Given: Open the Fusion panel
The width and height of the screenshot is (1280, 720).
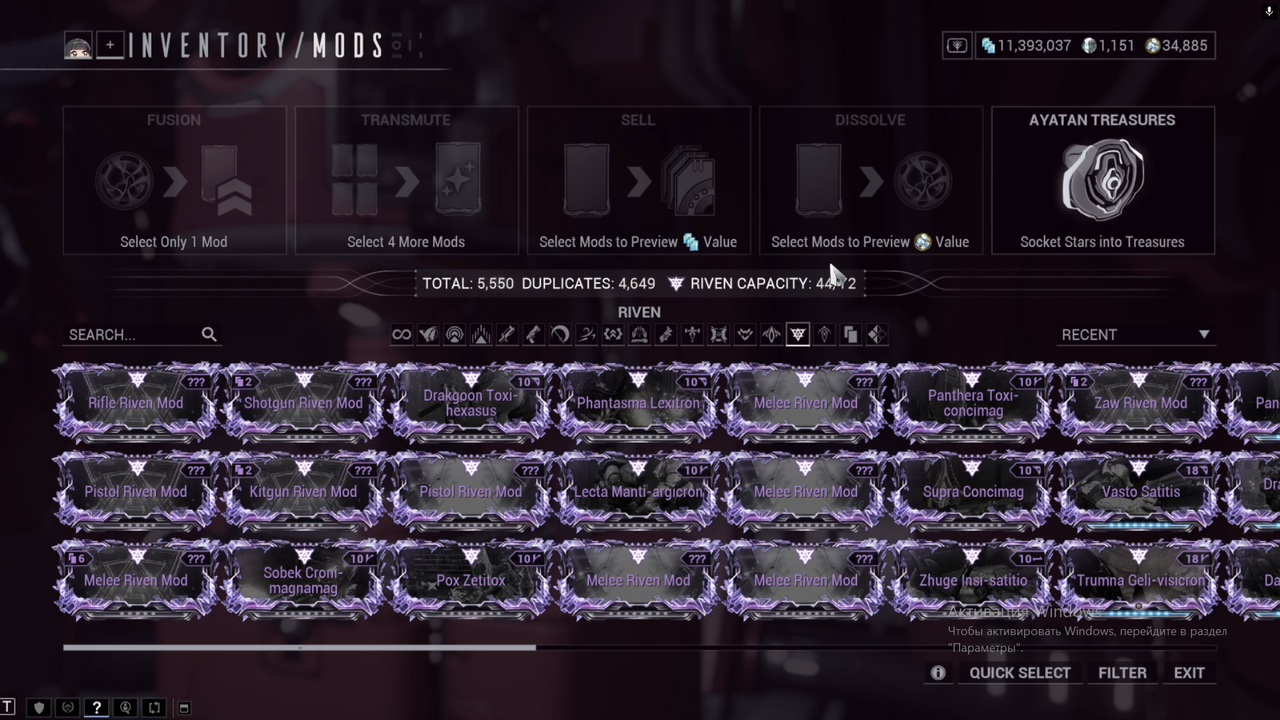Looking at the screenshot, I should [x=174, y=181].
